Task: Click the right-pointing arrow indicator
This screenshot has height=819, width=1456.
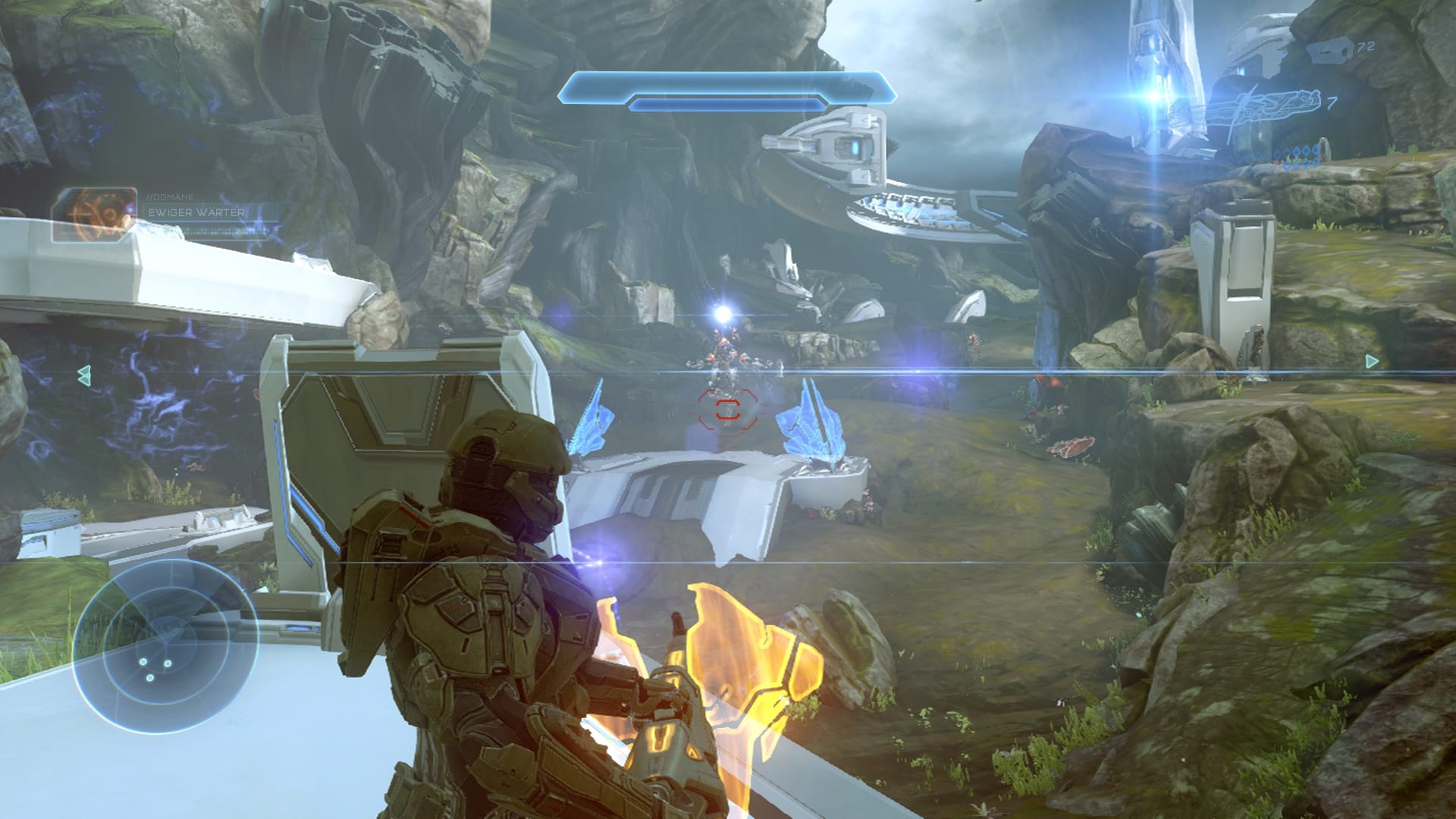Action: coord(1371,362)
